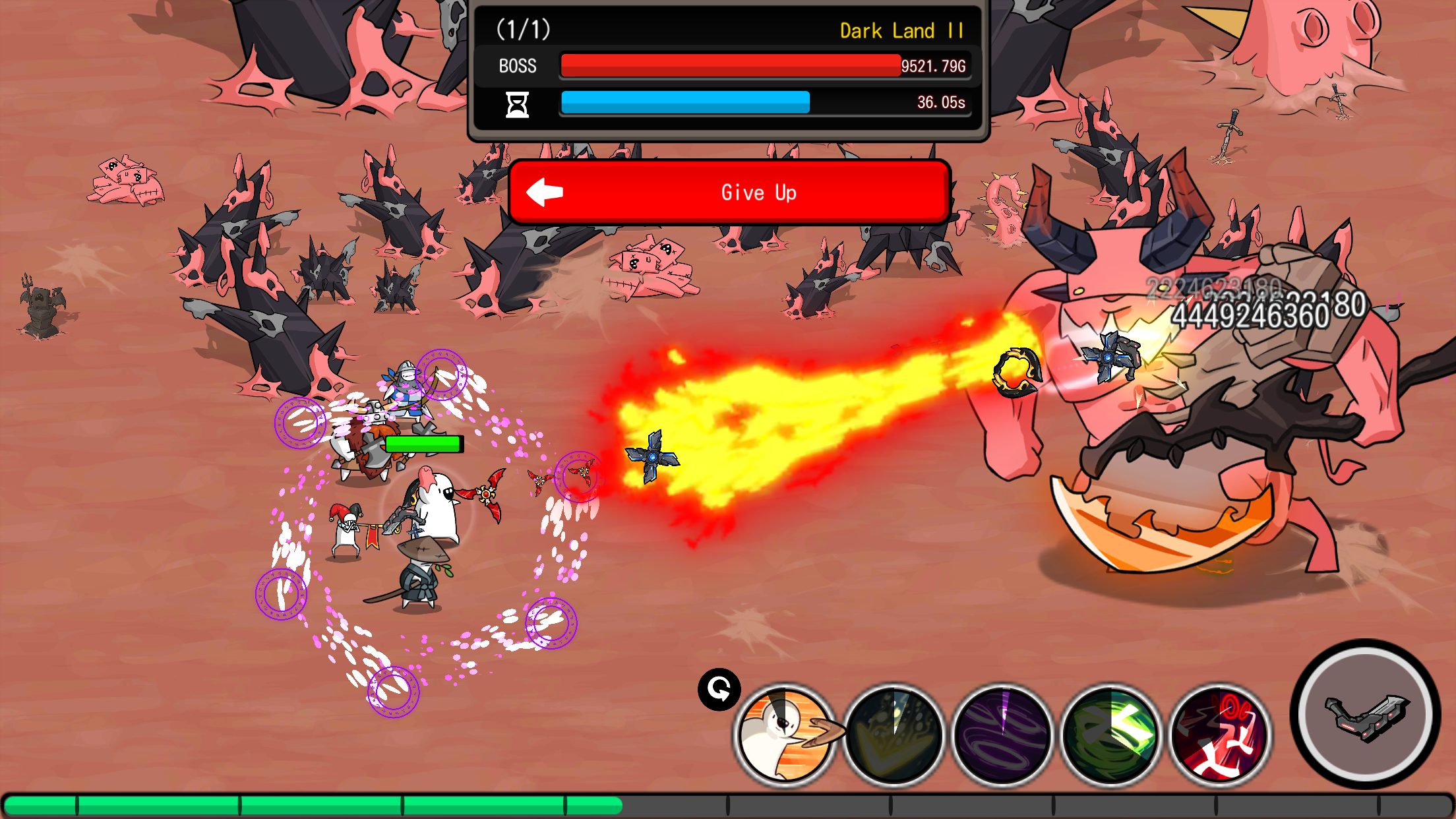Click the BOSS label

(517, 66)
